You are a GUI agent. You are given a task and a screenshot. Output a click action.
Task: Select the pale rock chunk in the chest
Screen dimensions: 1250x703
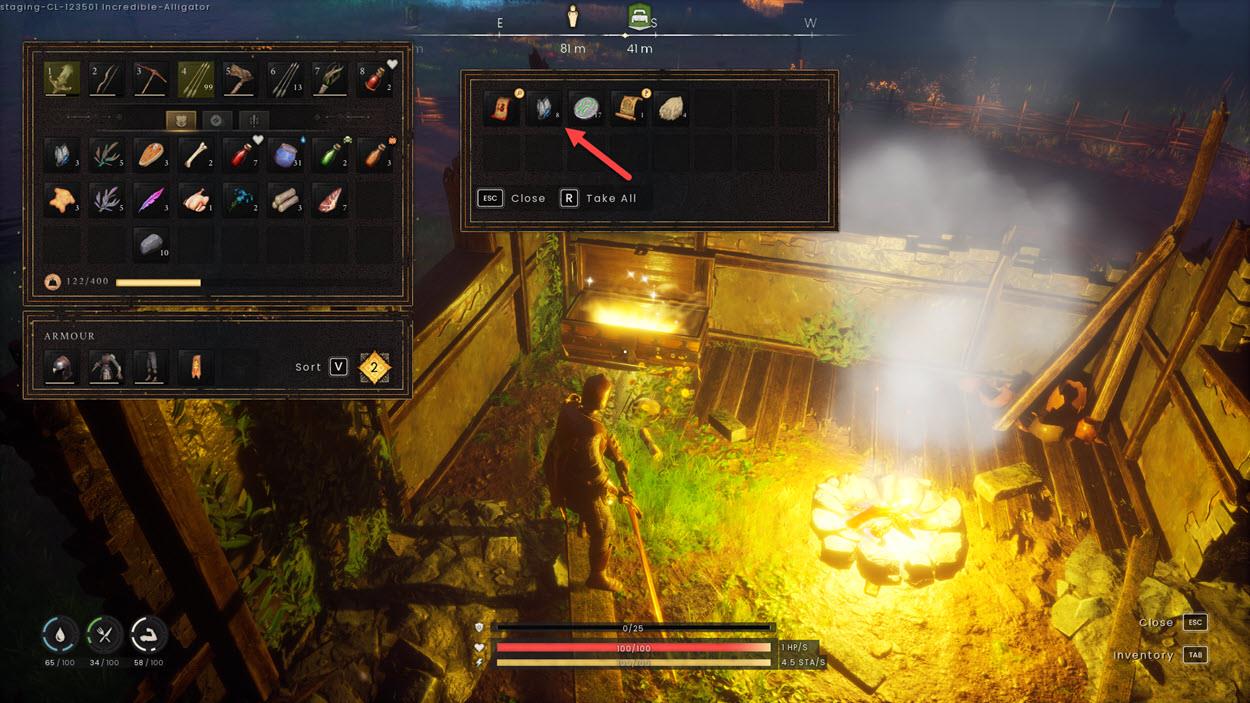(x=671, y=108)
